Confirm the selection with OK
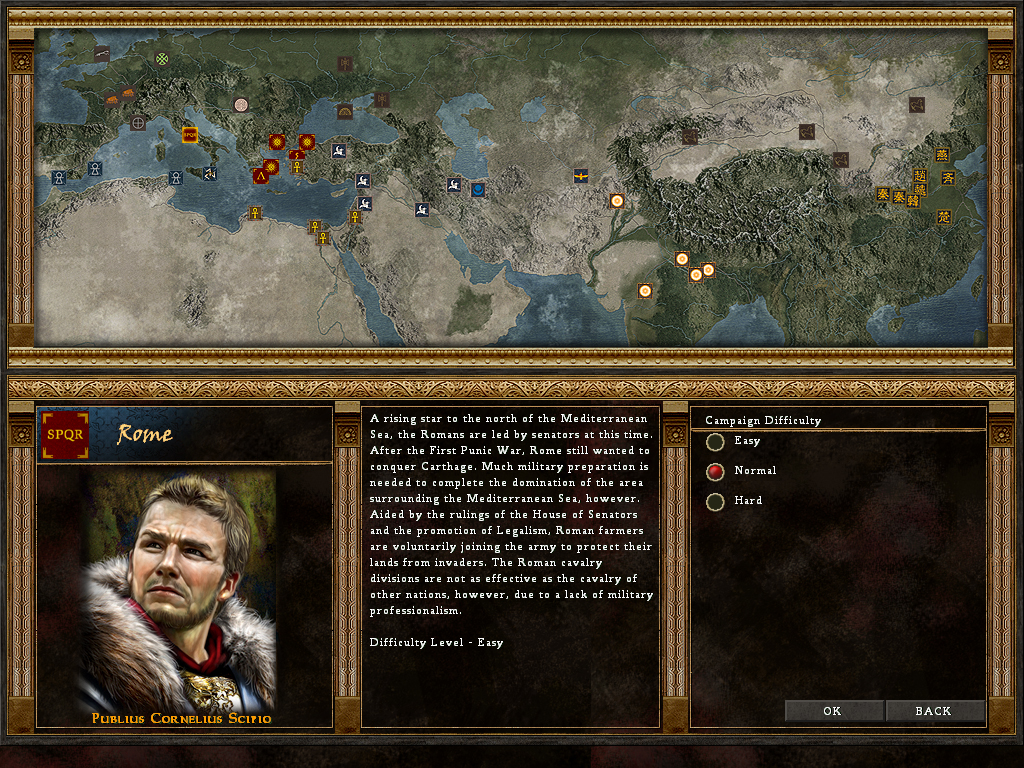Viewport: 1024px width, 768px height. pyautogui.click(x=833, y=711)
